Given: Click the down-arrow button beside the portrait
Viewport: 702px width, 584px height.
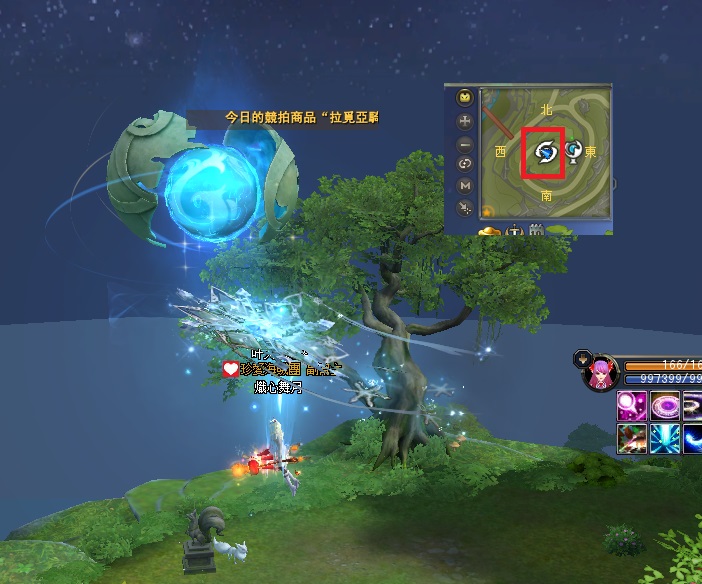Looking at the screenshot, I should coord(582,357).
